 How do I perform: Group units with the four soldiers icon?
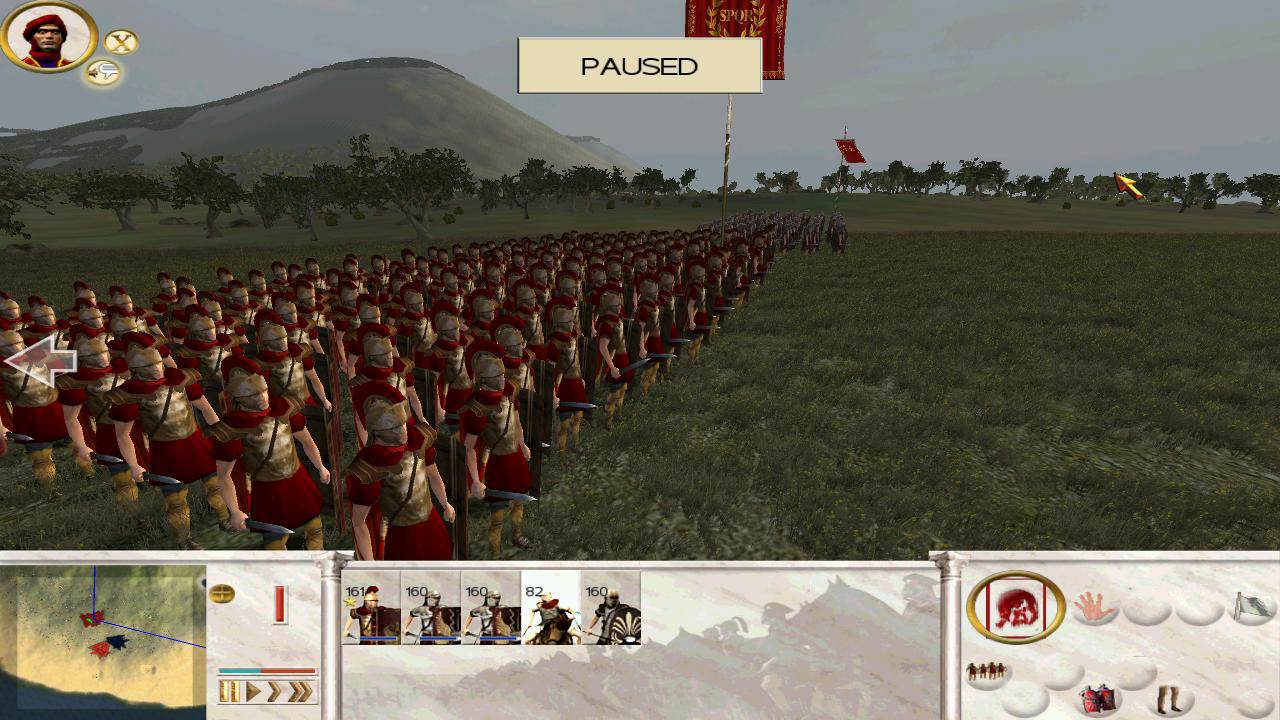pyautogui.click(x=987, y=672)
